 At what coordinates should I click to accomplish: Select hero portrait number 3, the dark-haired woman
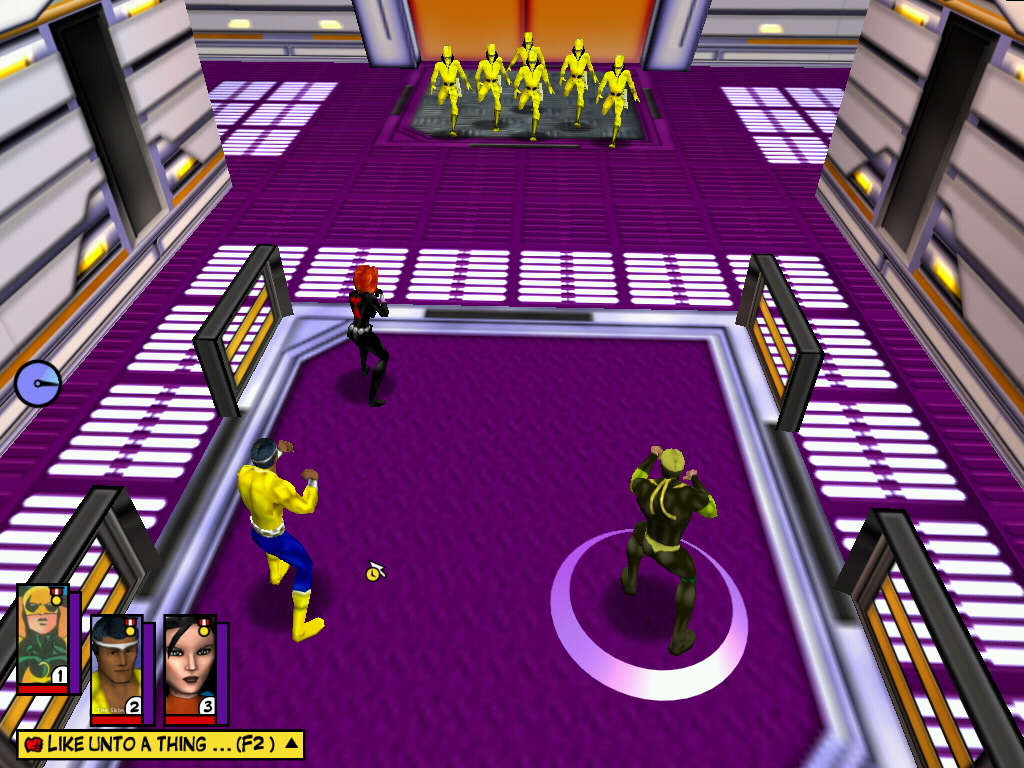pos(190,667)
